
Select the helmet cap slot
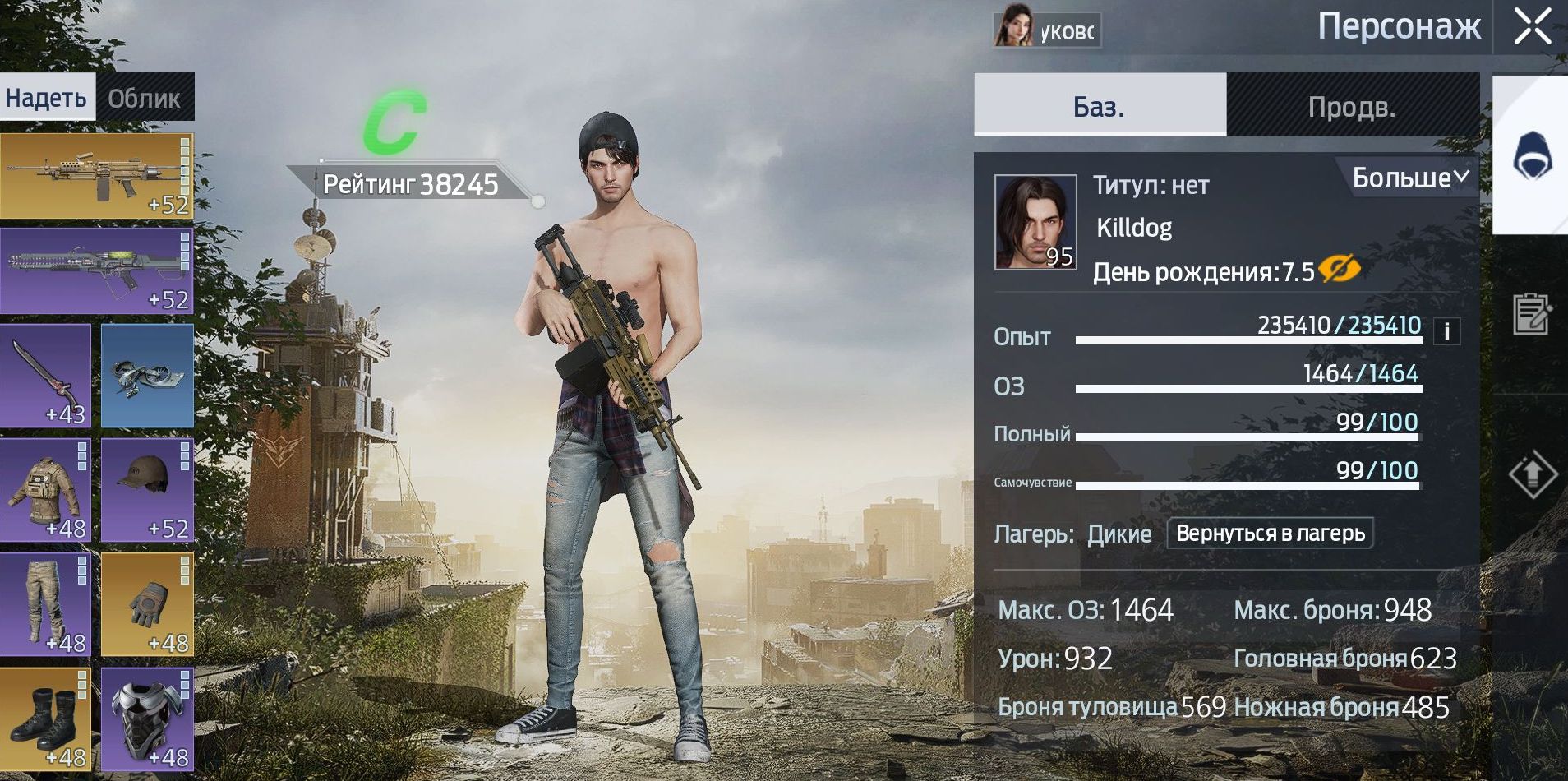tap(147, 490)
